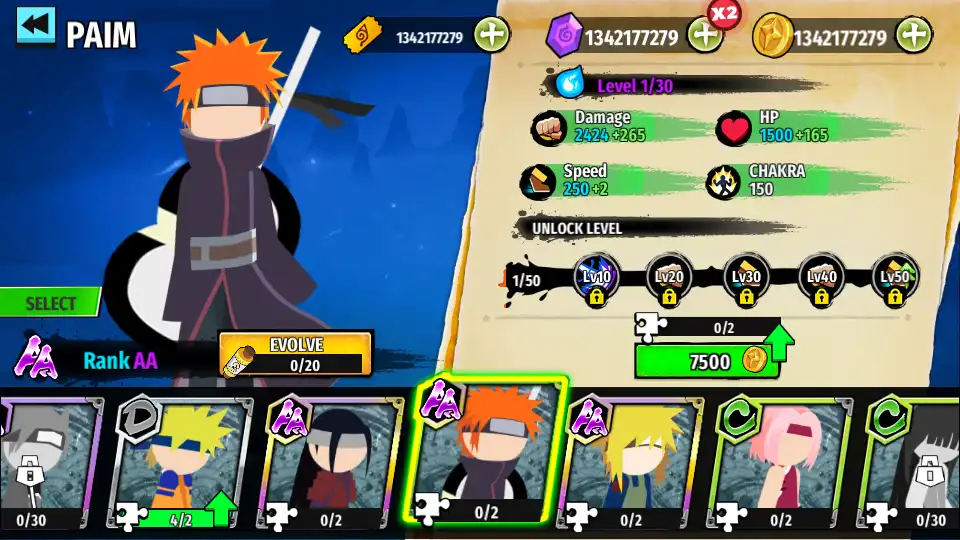Viewport: 960px width, 540px height.
Task: Check the Lv10 unlock reward
Action: tap(598, 279)
